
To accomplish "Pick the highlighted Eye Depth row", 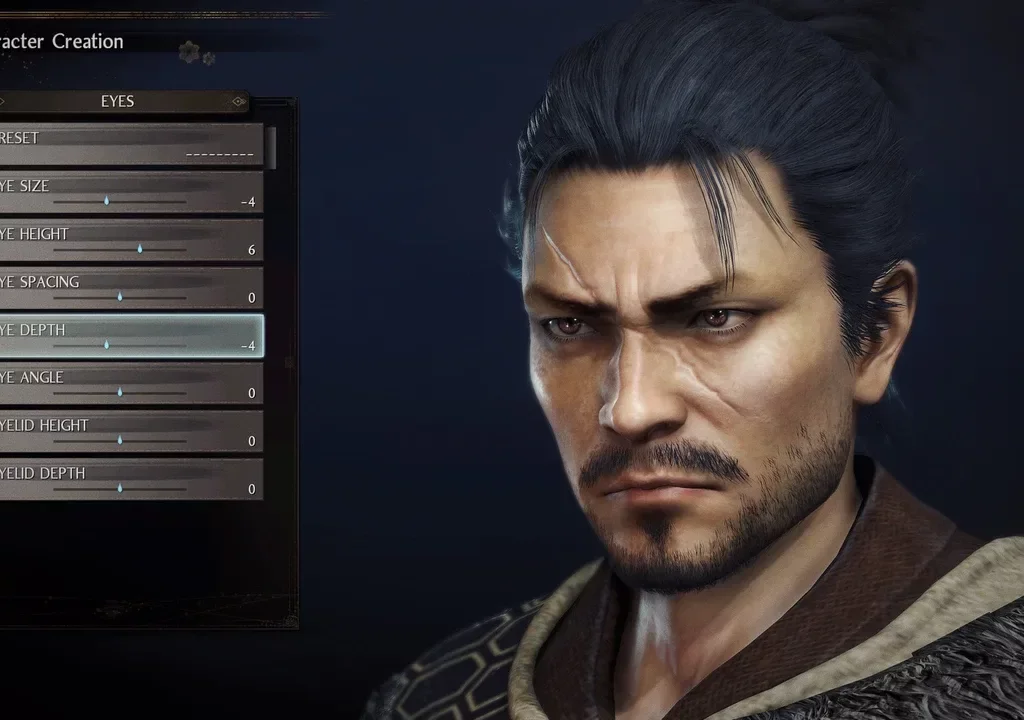I will point(130,336).
